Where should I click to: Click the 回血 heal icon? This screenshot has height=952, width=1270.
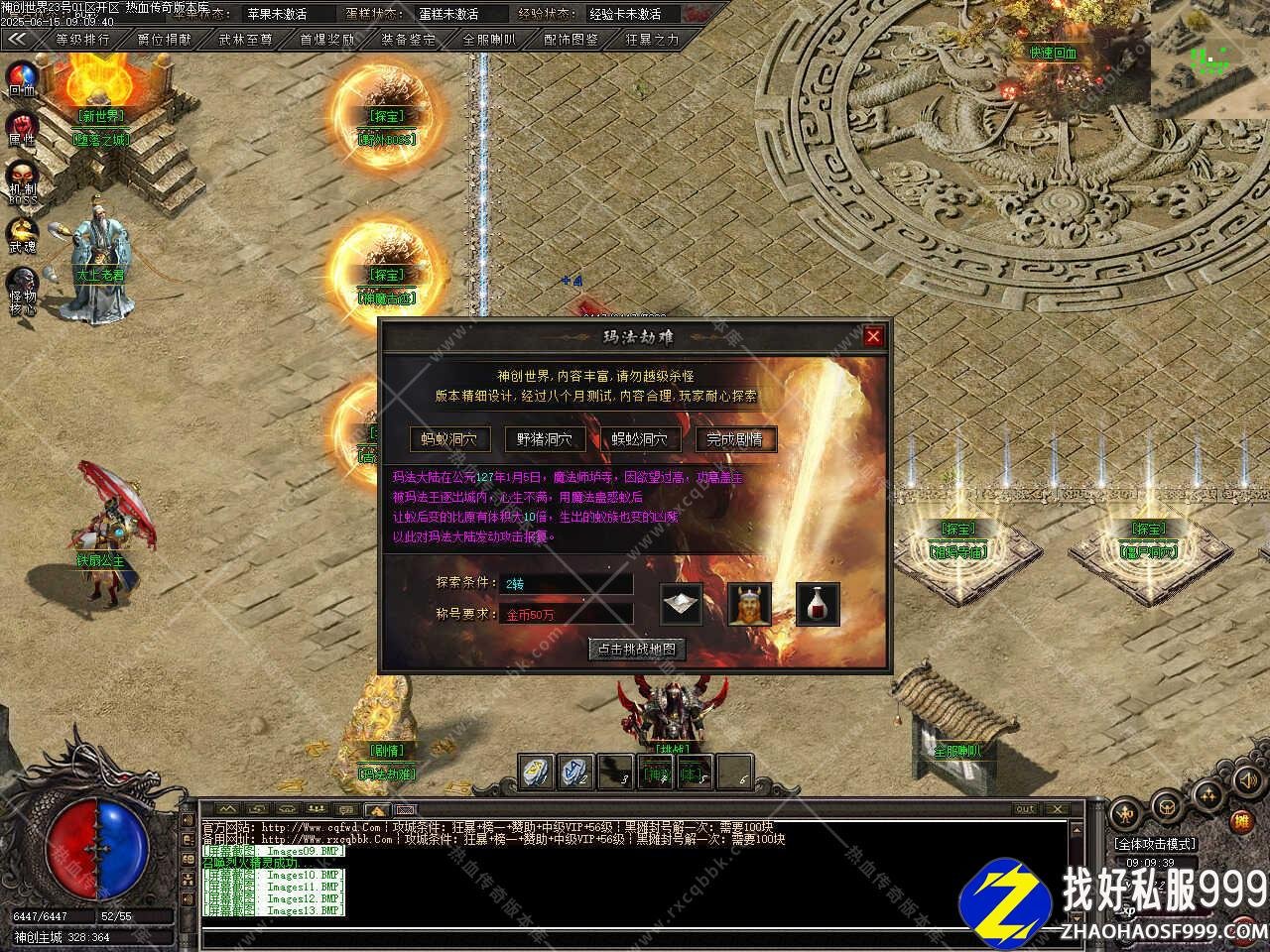click(22, 77)
